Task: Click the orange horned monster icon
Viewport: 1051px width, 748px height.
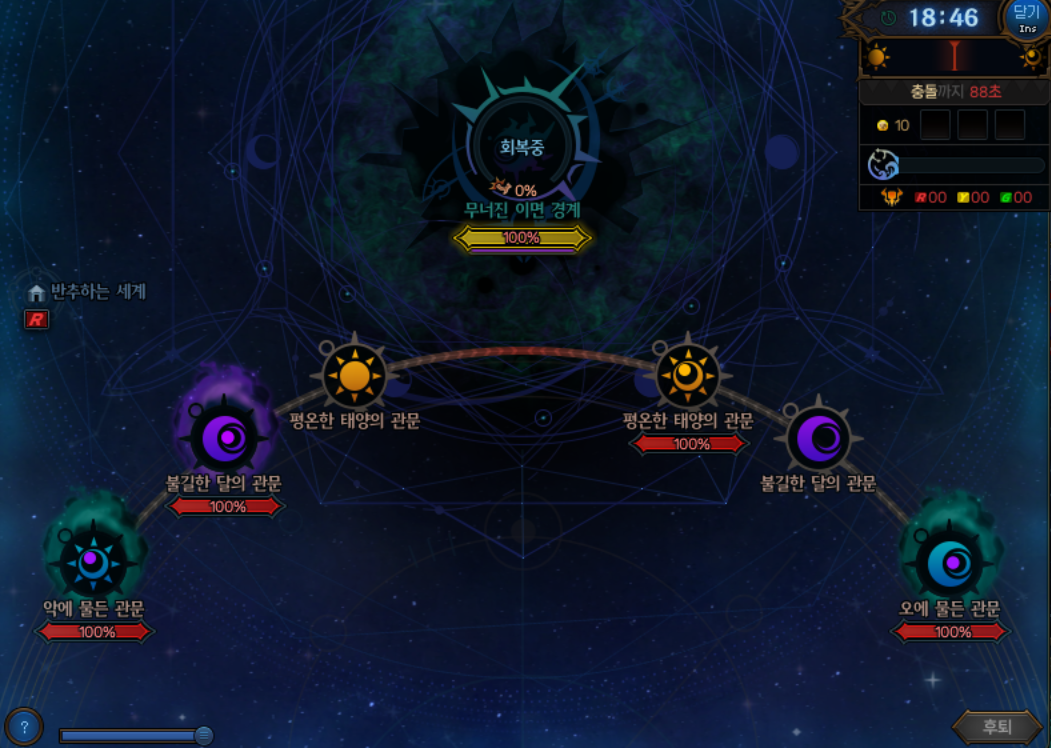Action: (891, 197)
